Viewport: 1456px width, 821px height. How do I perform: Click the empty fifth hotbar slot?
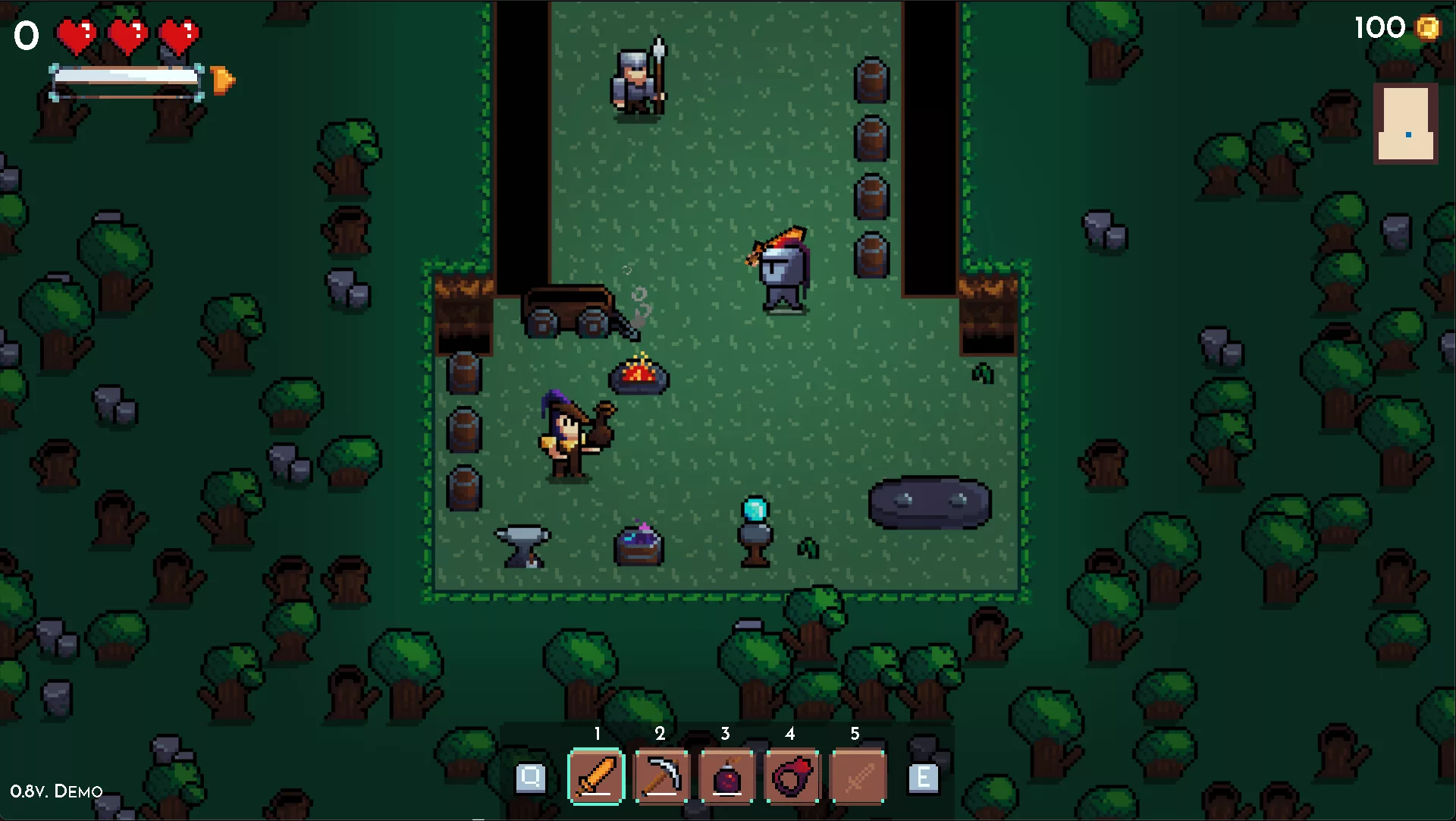[858, 776]
